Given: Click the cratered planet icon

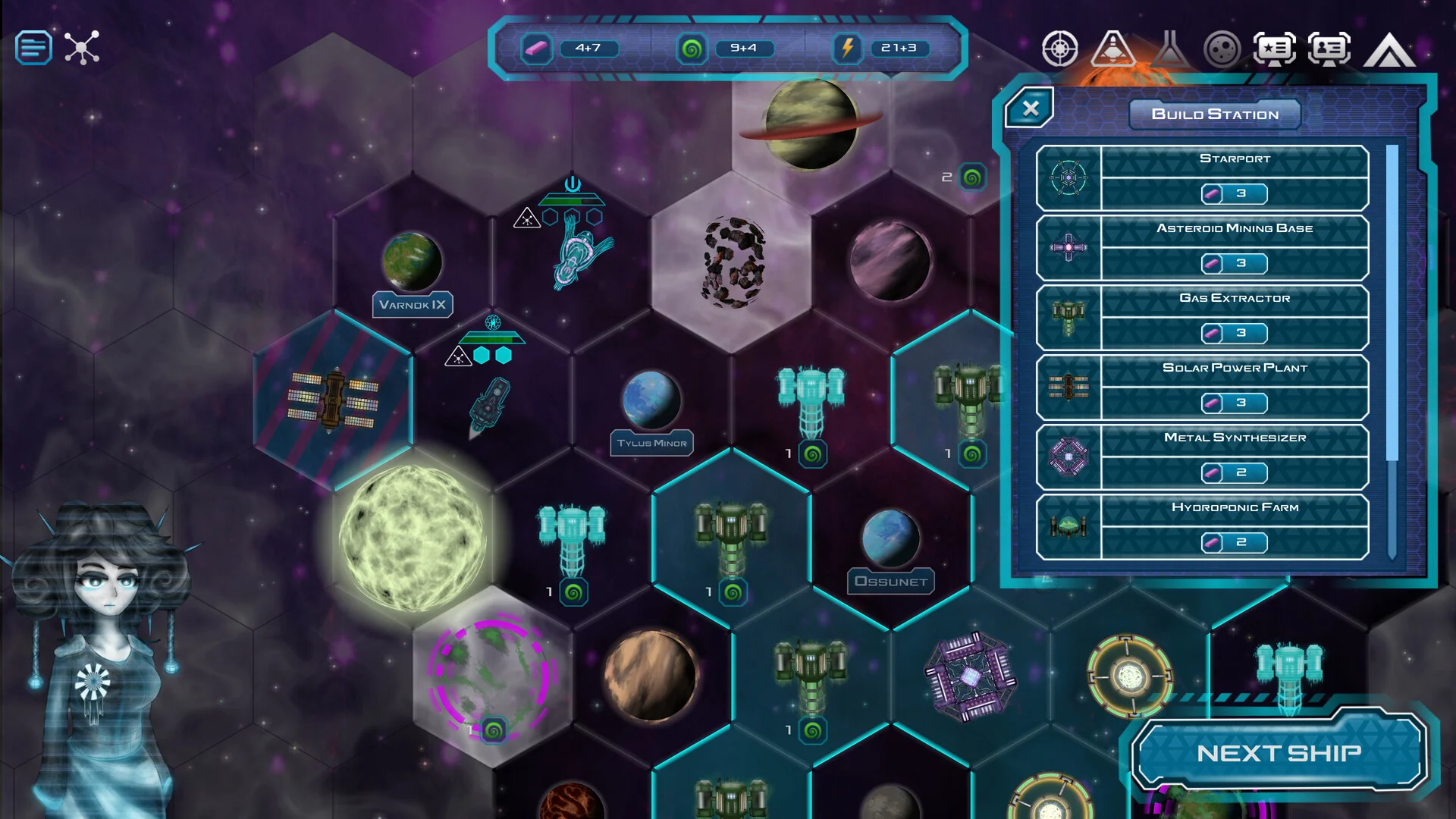Looking at the screenshot, I should tap(1222, 49).
